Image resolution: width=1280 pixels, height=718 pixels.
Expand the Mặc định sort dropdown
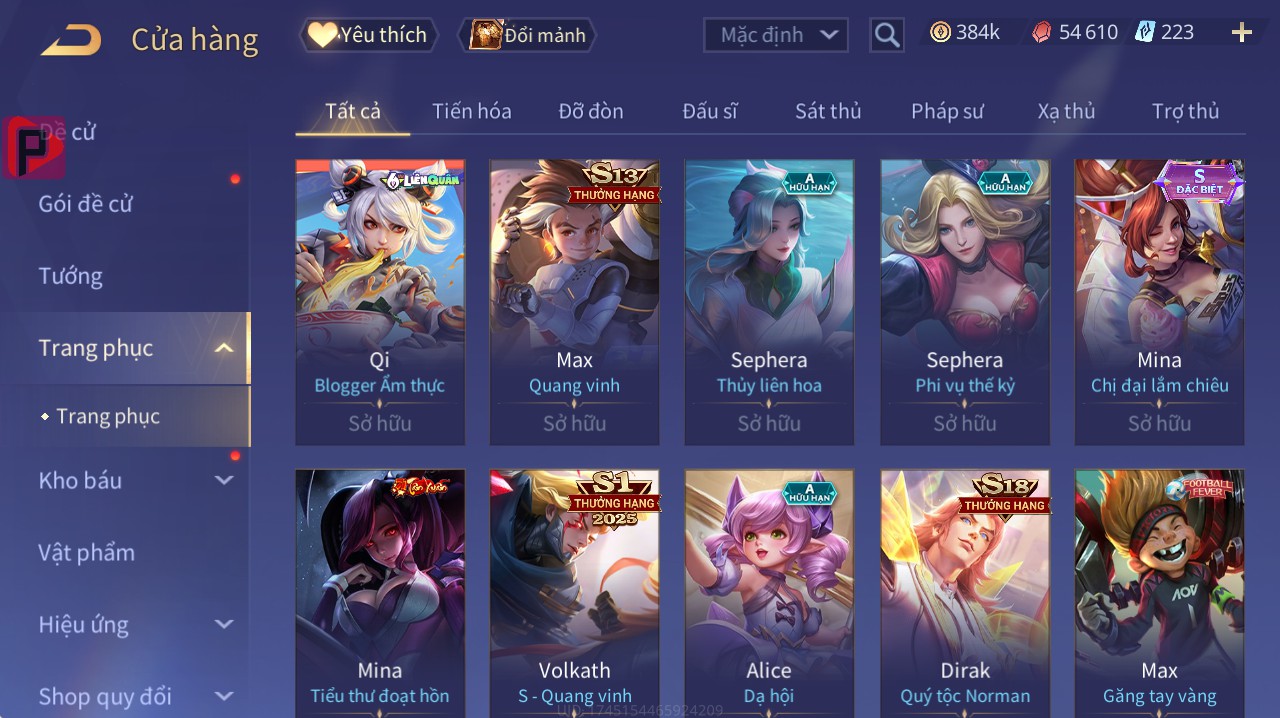click(776, 35)
